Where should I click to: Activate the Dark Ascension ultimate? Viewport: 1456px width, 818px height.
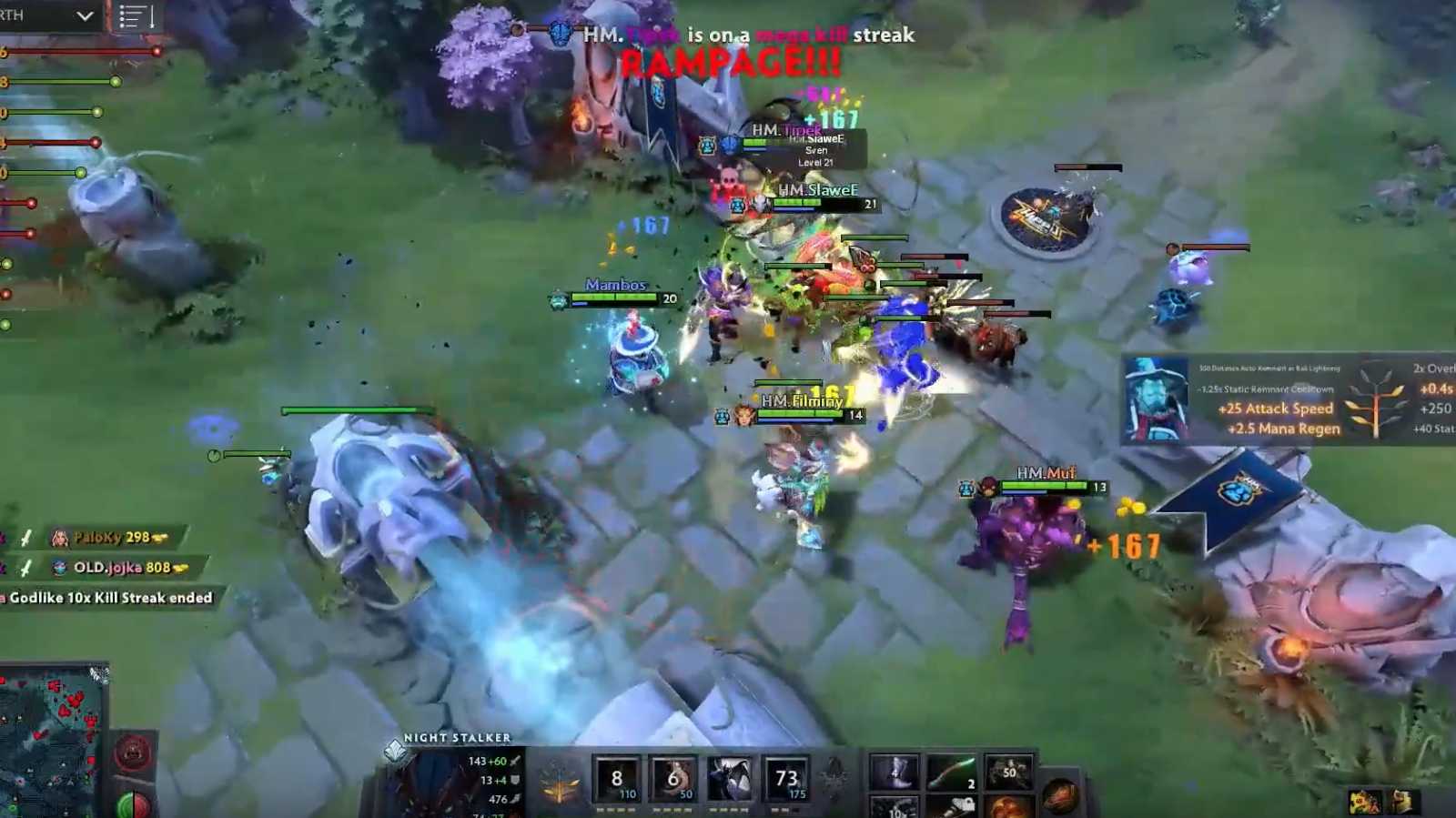tap(788, 778)
